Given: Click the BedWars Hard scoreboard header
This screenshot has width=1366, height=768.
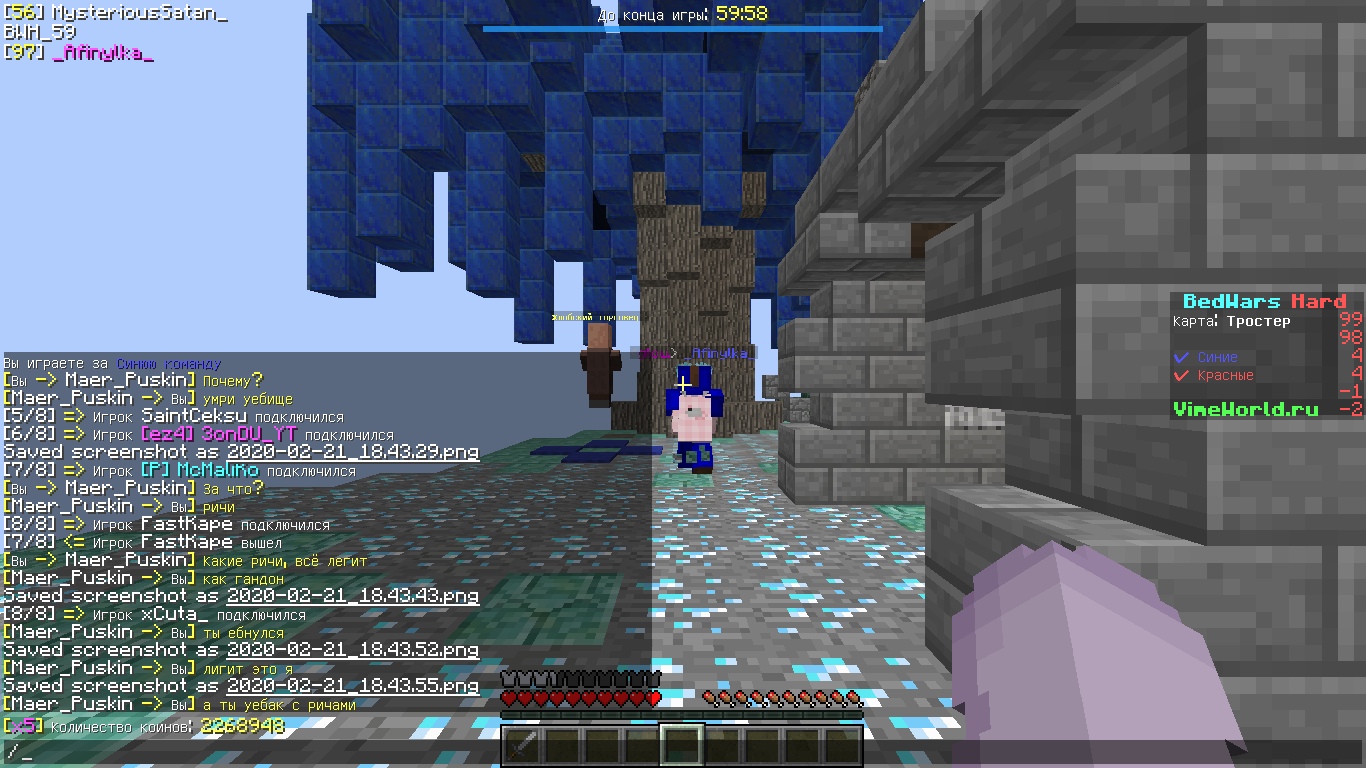Looking at the screenshot, I should [1263, 302].
